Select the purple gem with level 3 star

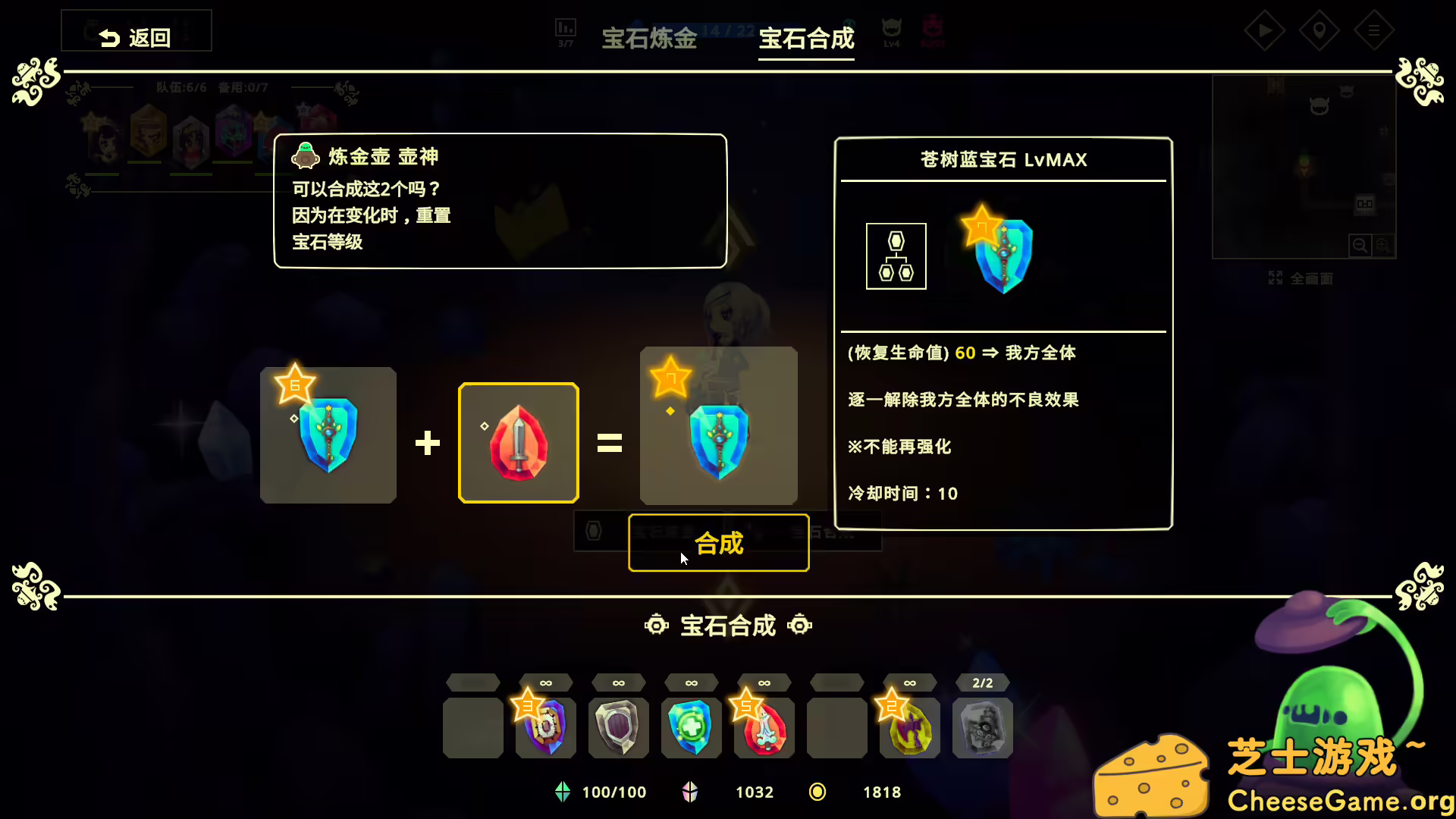[x=544, y=726]
